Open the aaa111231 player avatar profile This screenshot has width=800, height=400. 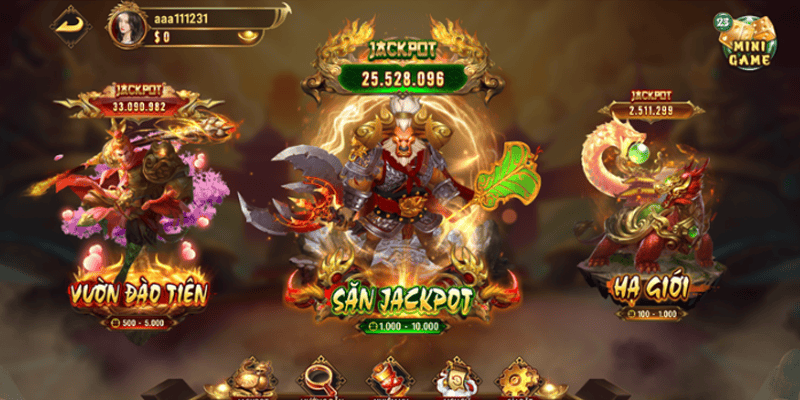click(x=126, y=26)
